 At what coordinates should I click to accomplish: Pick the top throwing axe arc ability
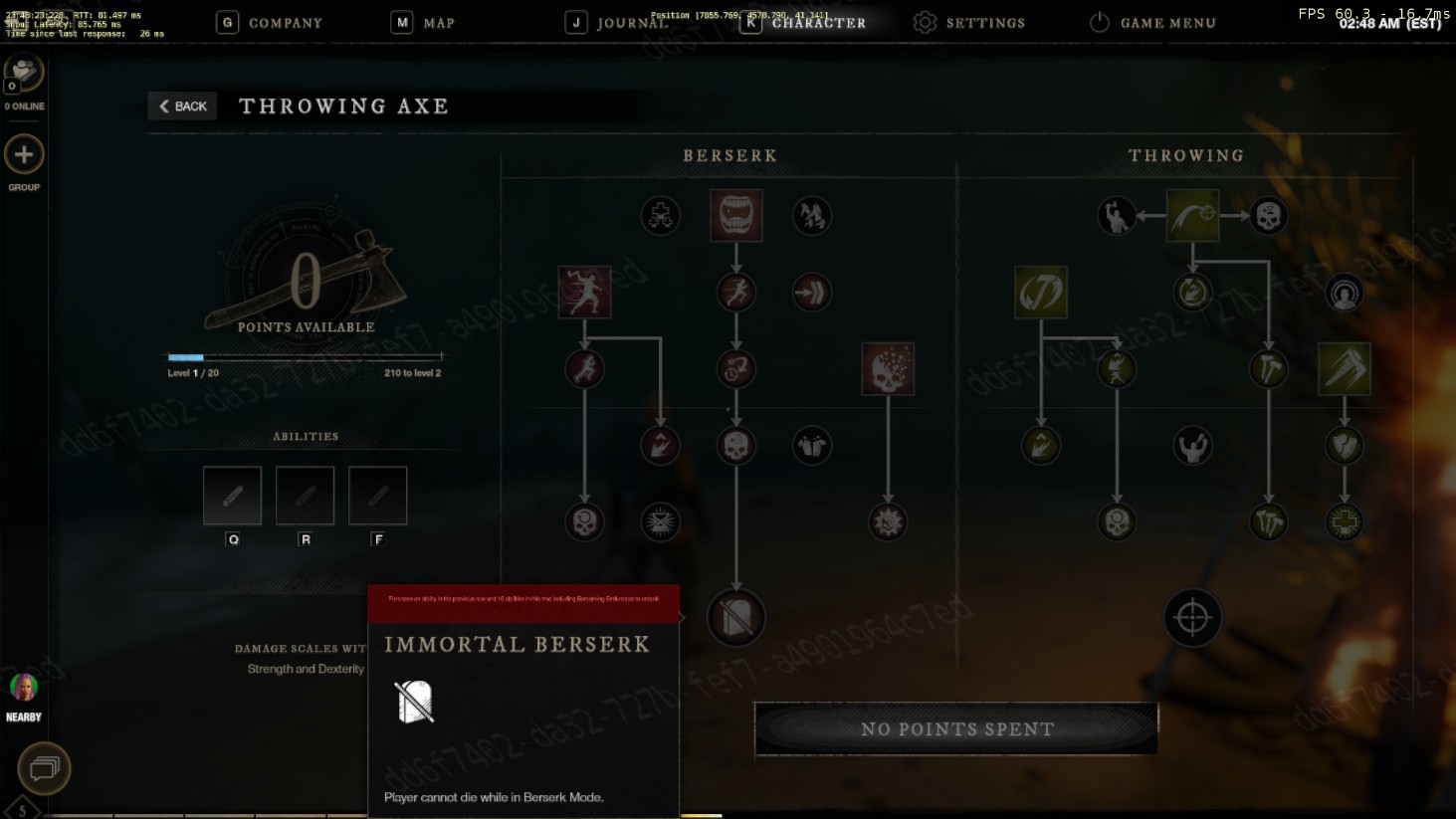pos(1192,215)
